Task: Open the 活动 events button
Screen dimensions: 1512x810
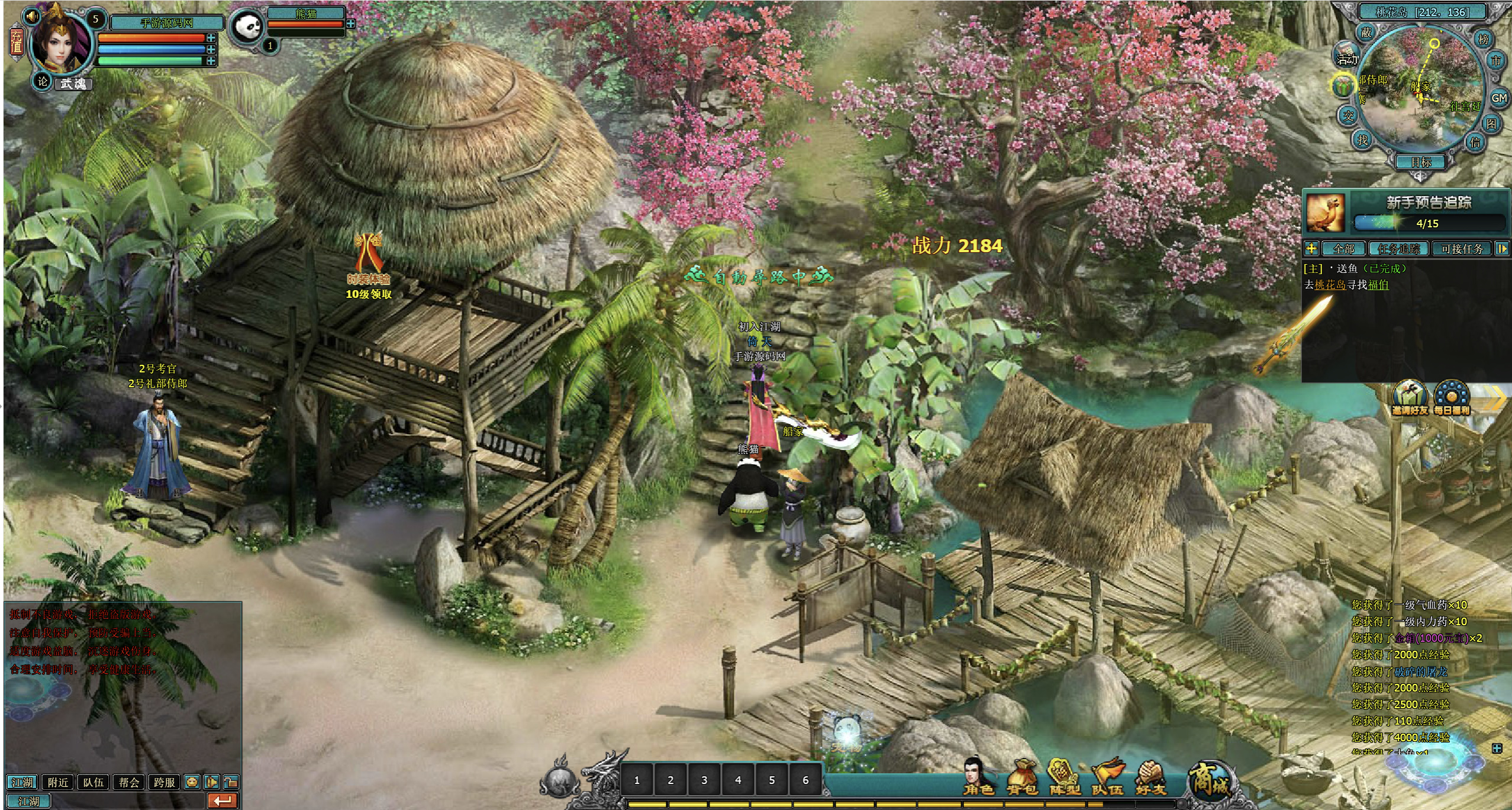Action: click(1346, 58)
